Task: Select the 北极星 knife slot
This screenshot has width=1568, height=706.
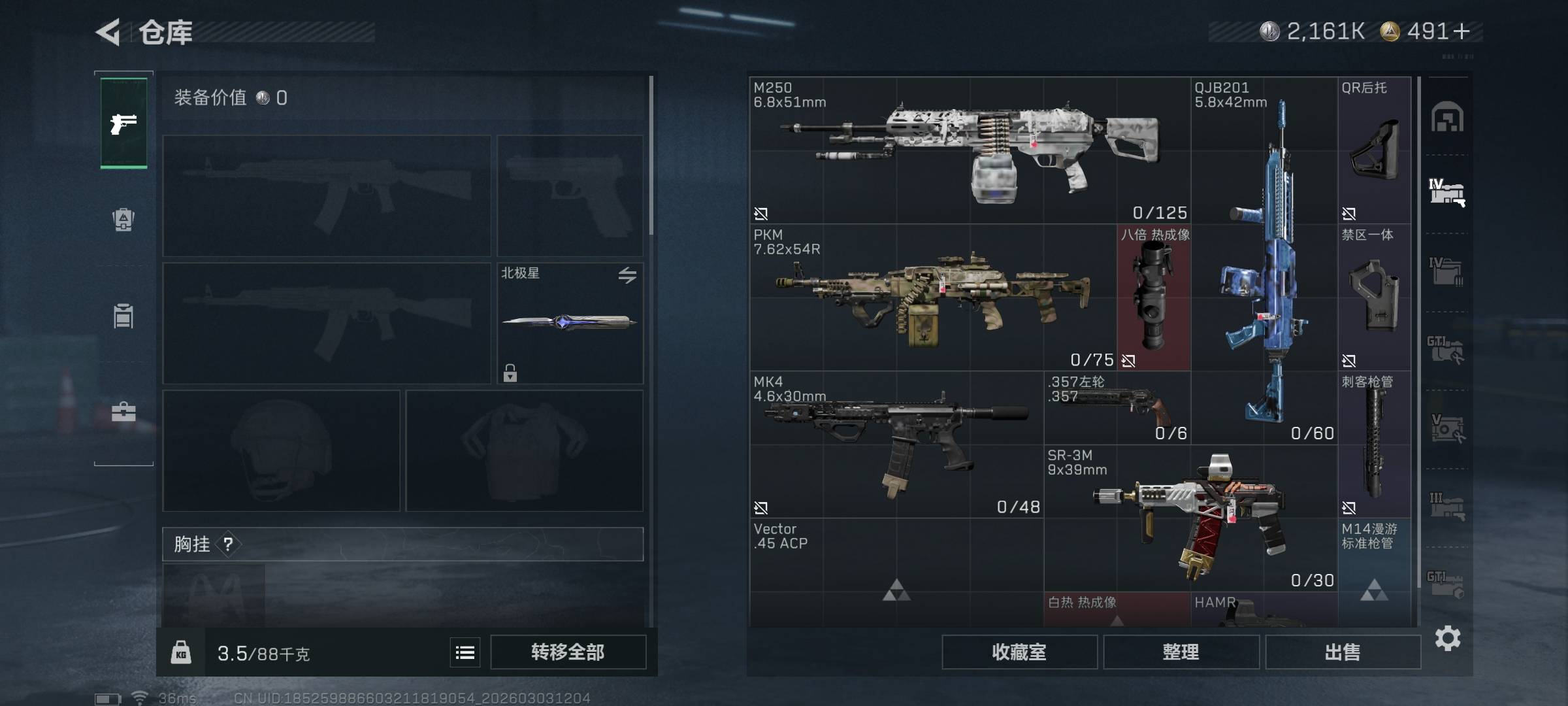Action: coord(570,323)
